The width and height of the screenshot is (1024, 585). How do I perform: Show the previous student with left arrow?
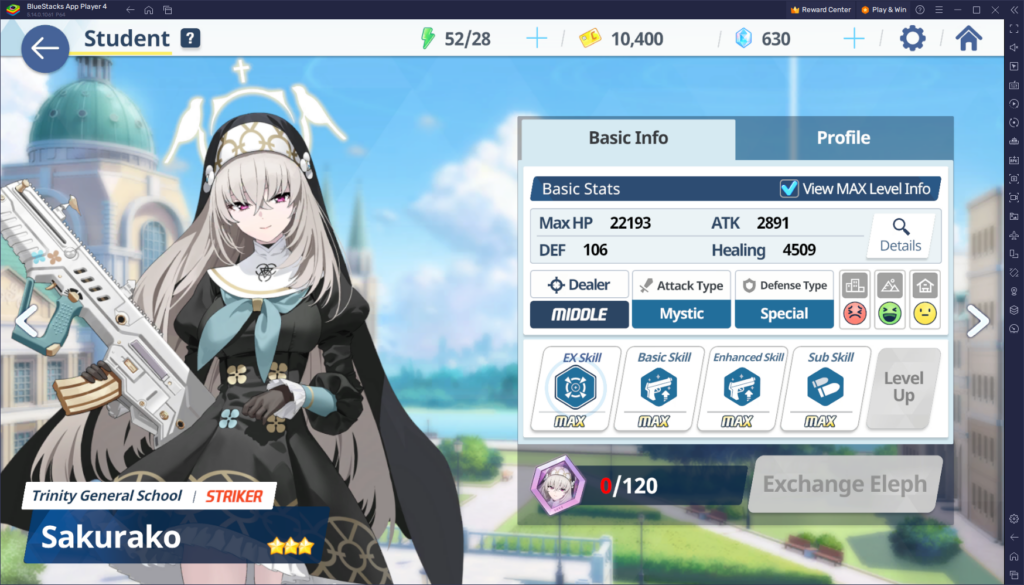pyautogui.click(x=26, y=321)
